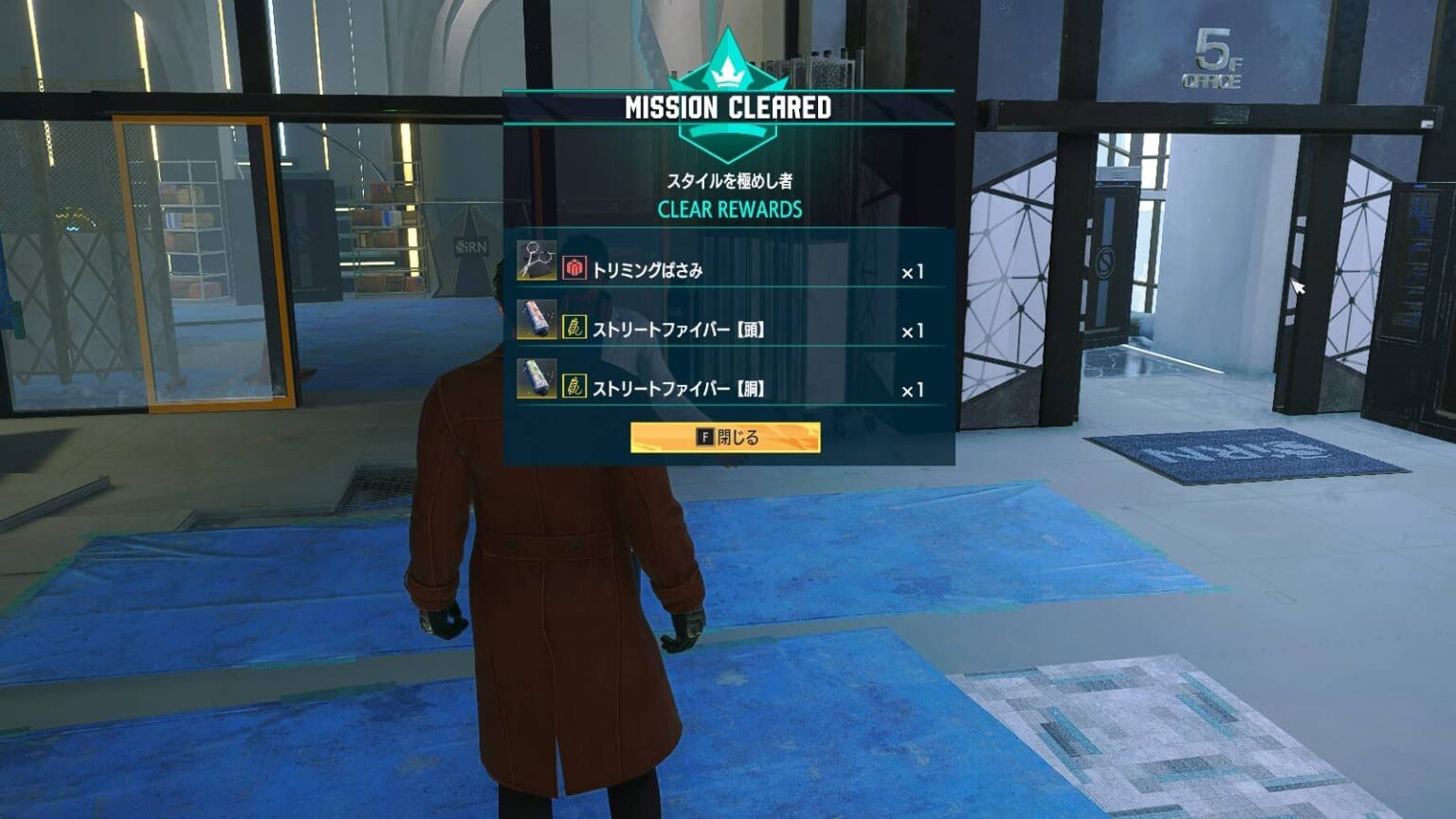Select the トリミングばさみ reward row
The width and height of the screenshot is (1456, 819).
coord(728,270)
